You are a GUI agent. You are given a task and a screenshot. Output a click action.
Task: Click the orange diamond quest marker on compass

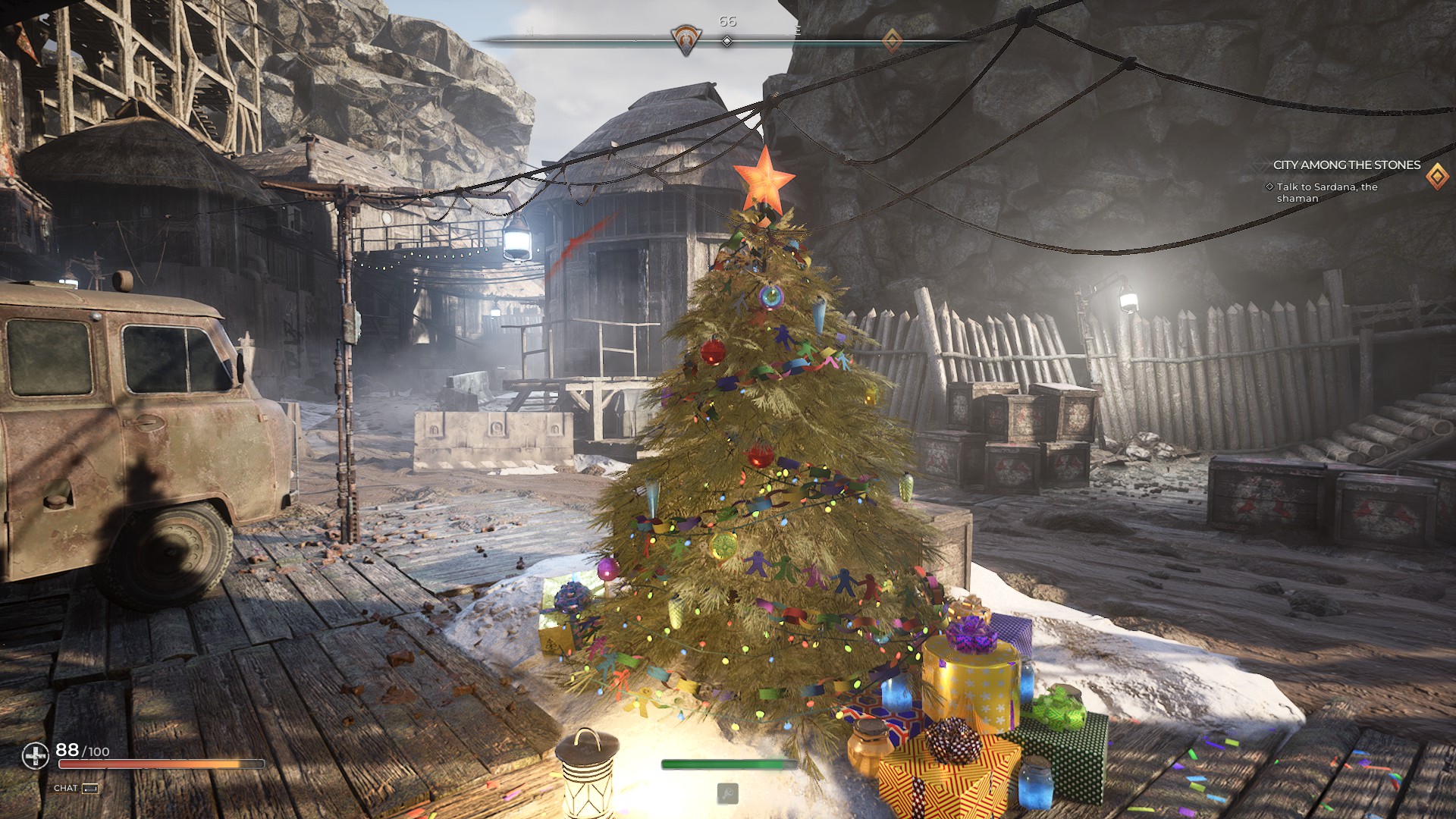coord(892,40)
